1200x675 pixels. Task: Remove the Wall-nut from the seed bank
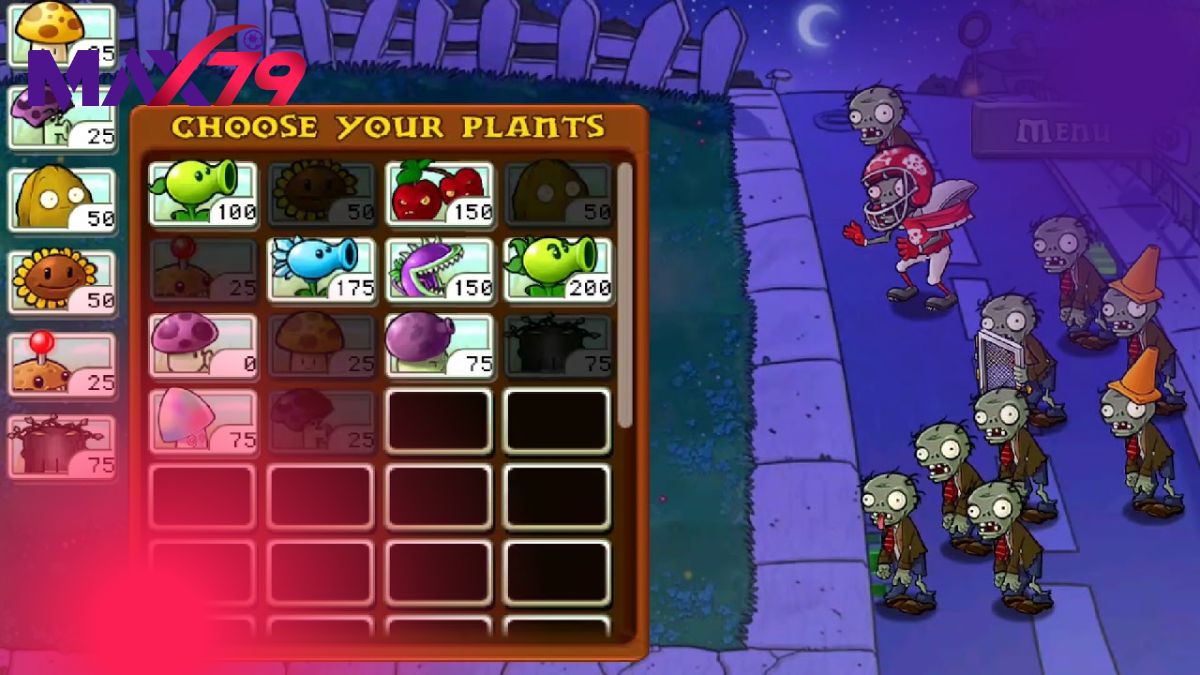(x=62, y=199)
